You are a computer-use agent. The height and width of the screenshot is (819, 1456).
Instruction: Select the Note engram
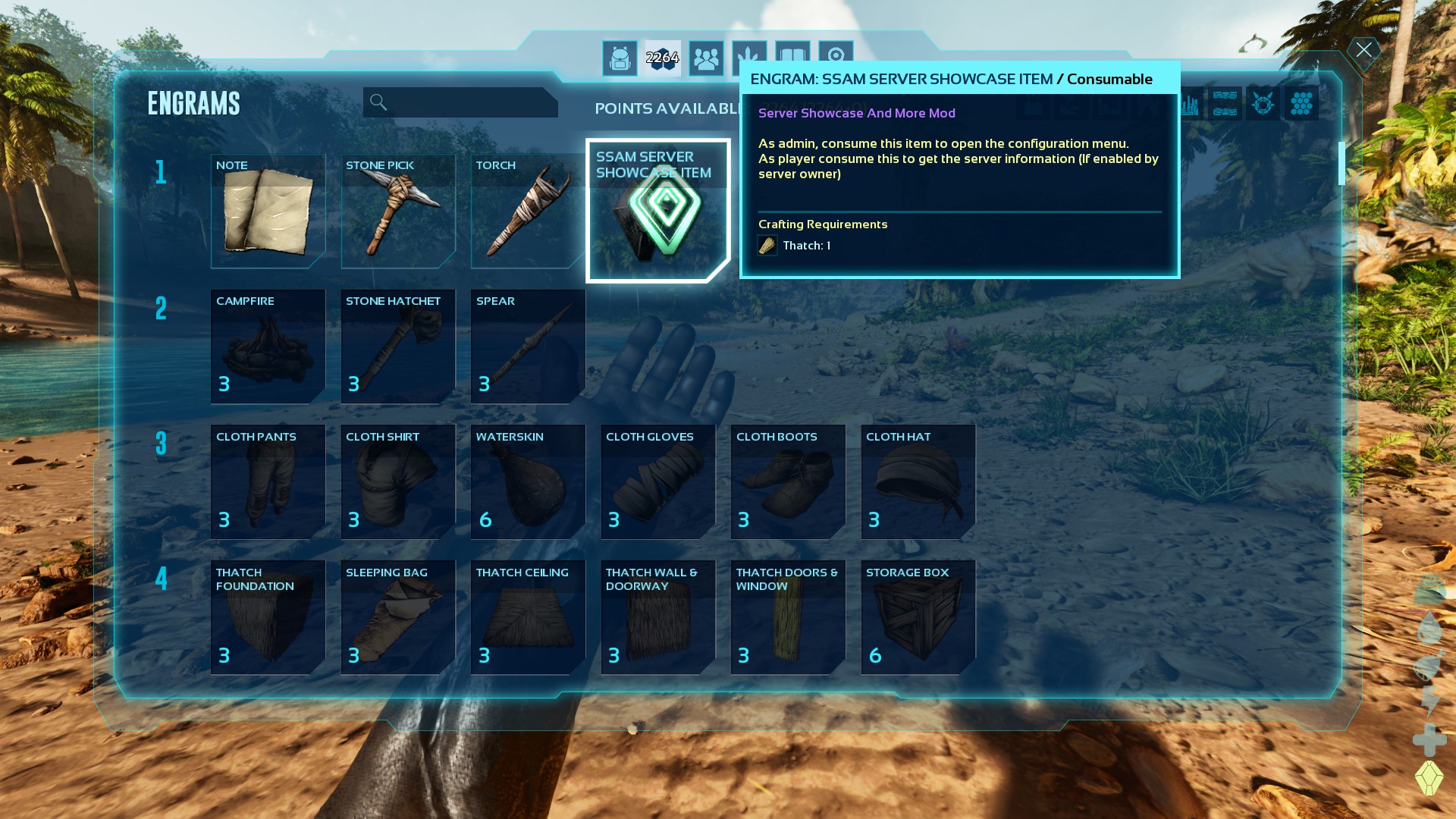click(268, 212)
